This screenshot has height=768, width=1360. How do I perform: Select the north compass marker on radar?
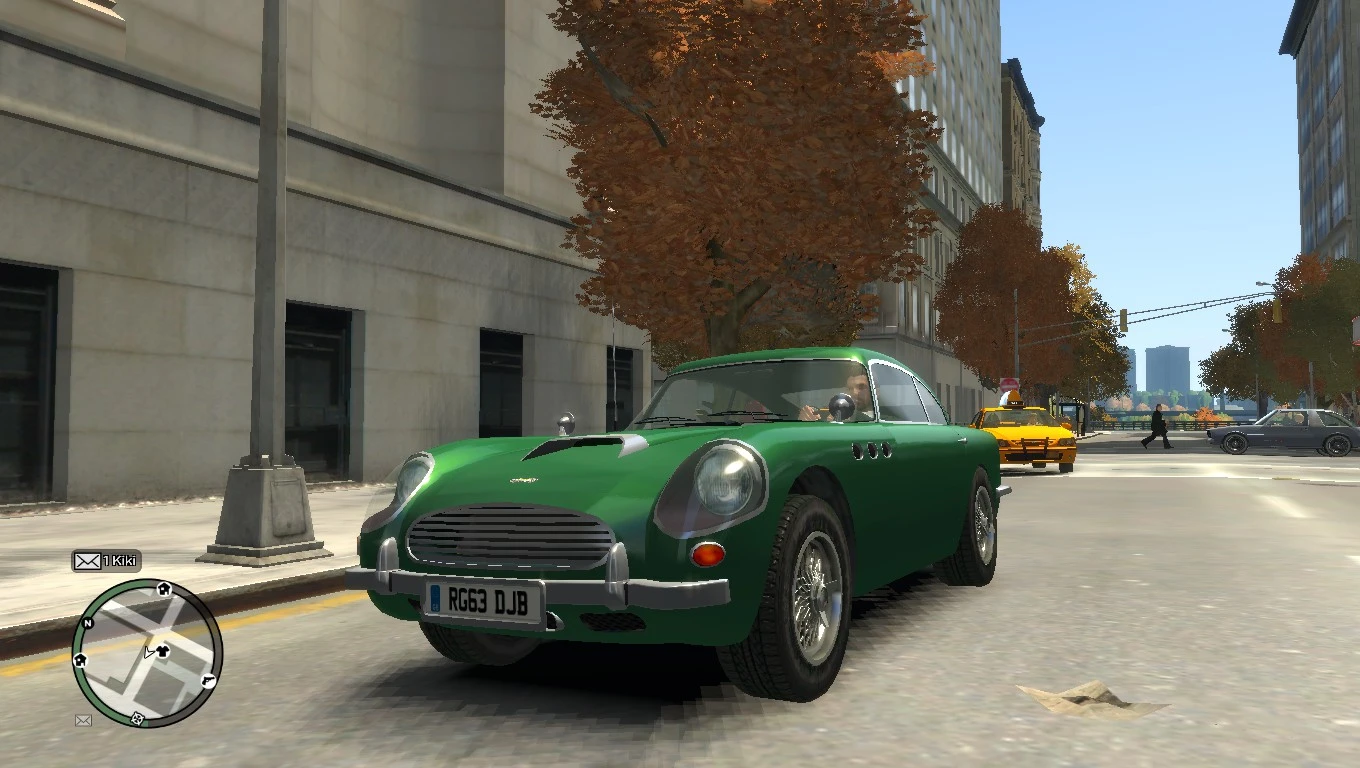88,623
